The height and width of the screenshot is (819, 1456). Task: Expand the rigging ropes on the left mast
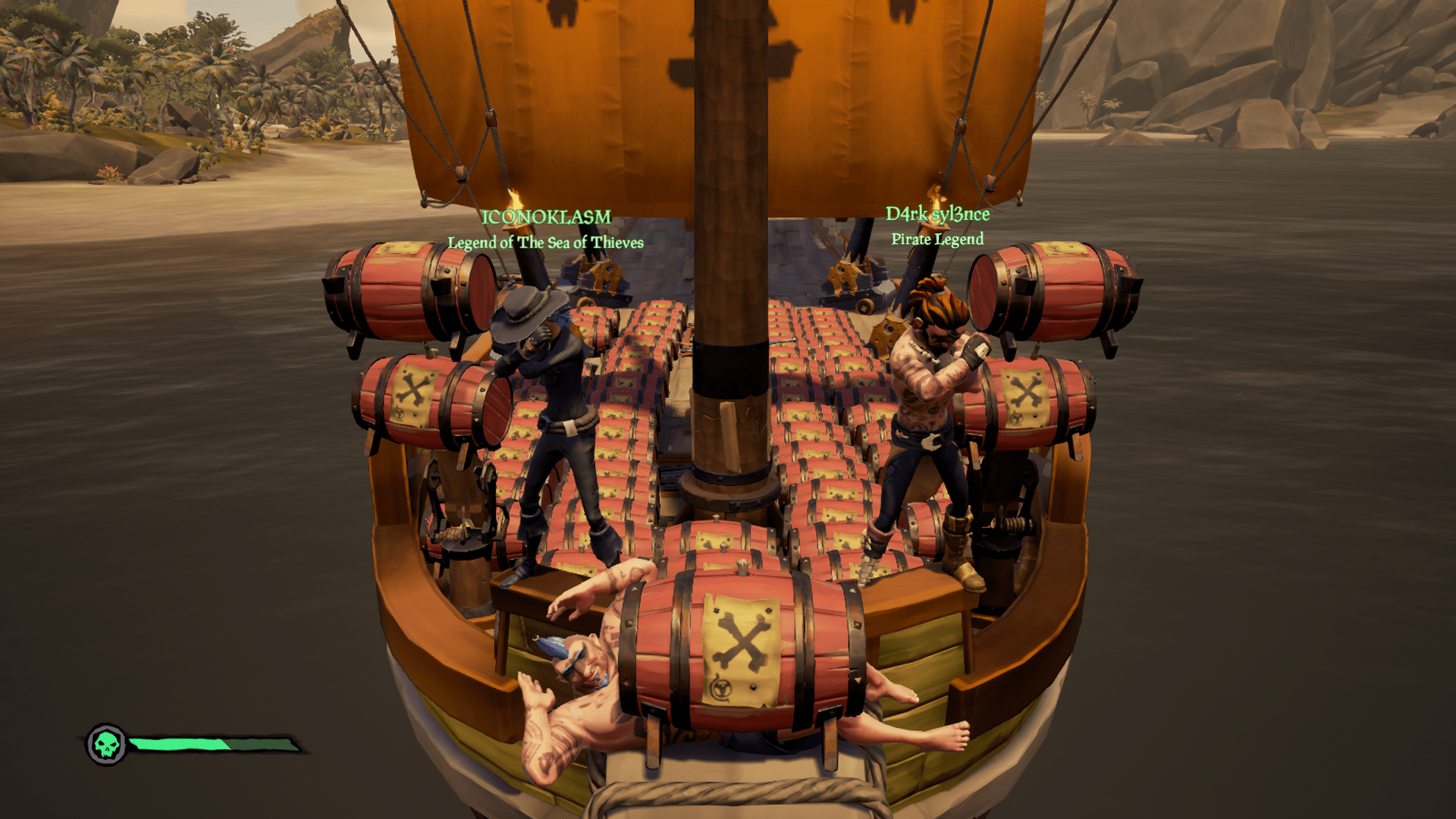[455, 114]
